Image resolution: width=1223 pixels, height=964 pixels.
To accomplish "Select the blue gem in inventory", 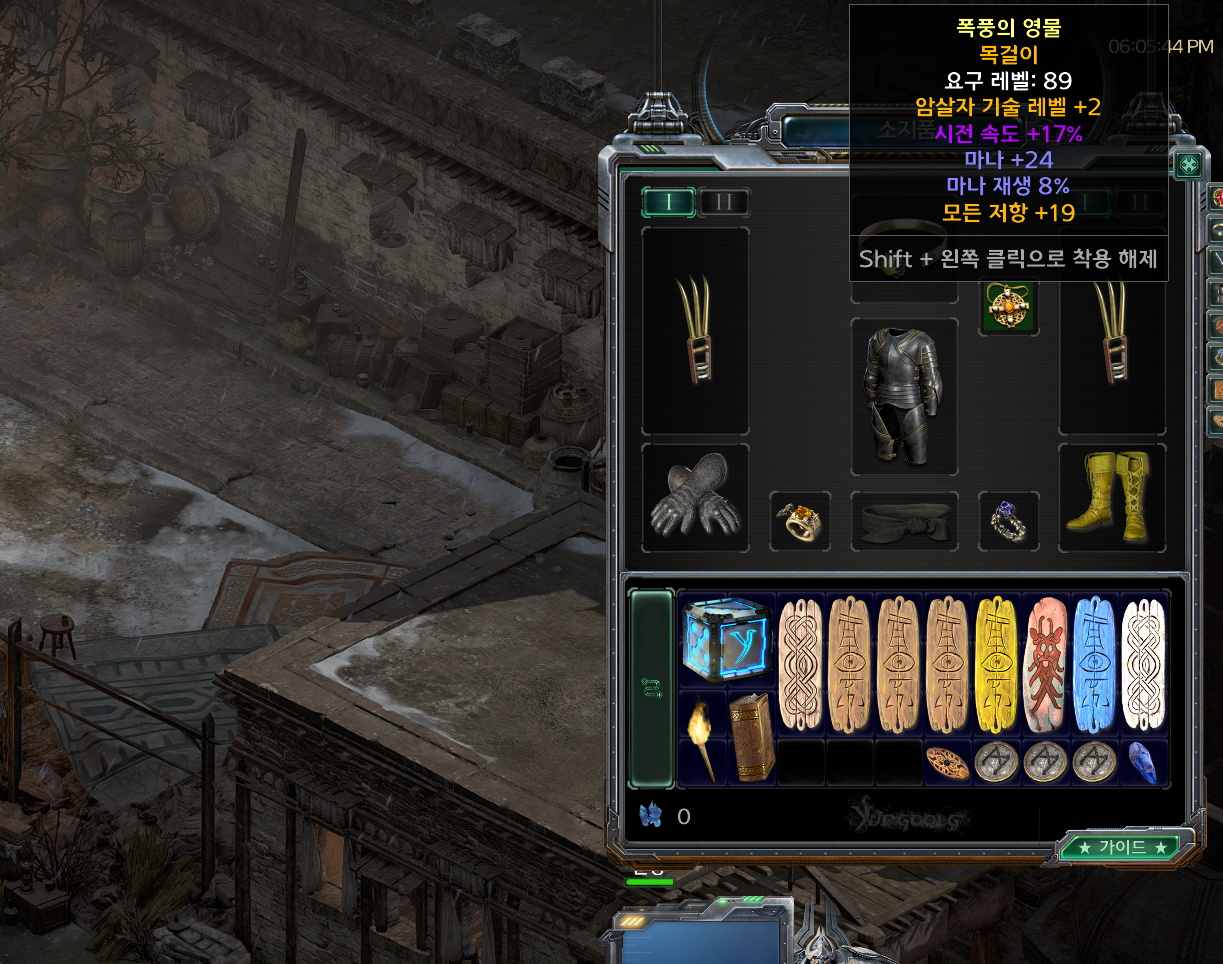I will 1142,761.
